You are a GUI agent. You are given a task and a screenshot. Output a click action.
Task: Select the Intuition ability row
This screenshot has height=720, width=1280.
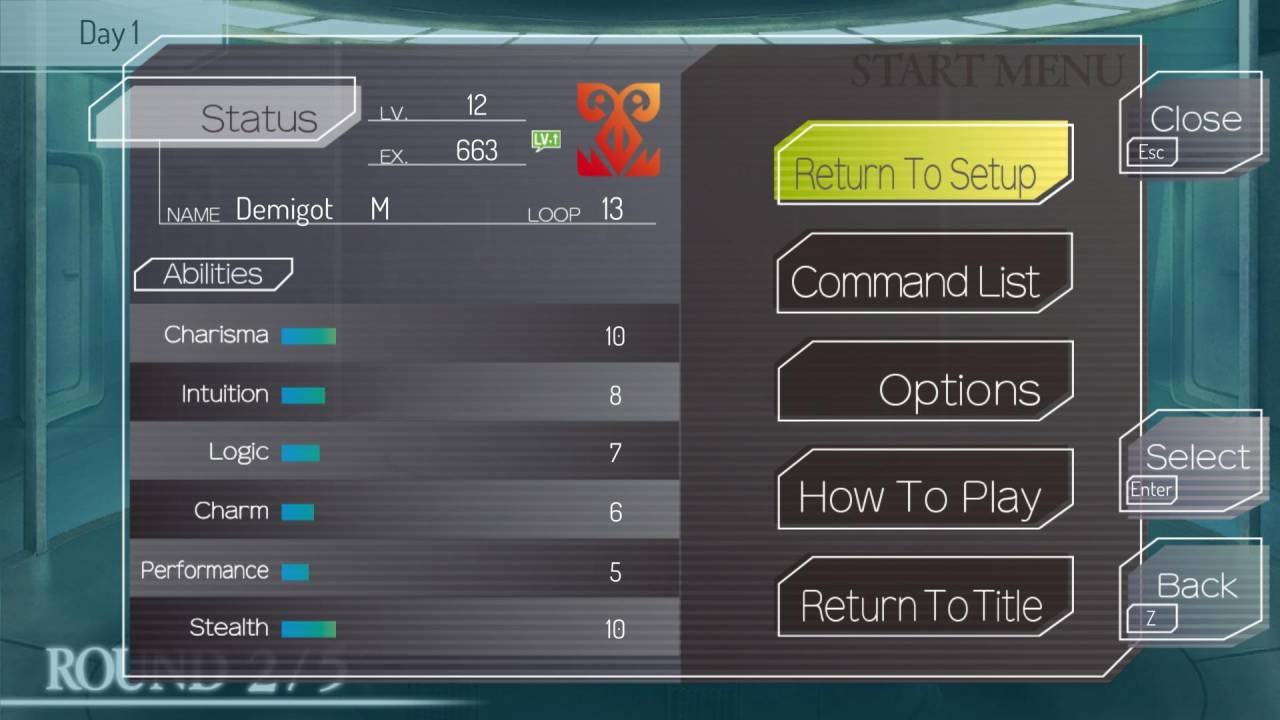tap(404, 394)
